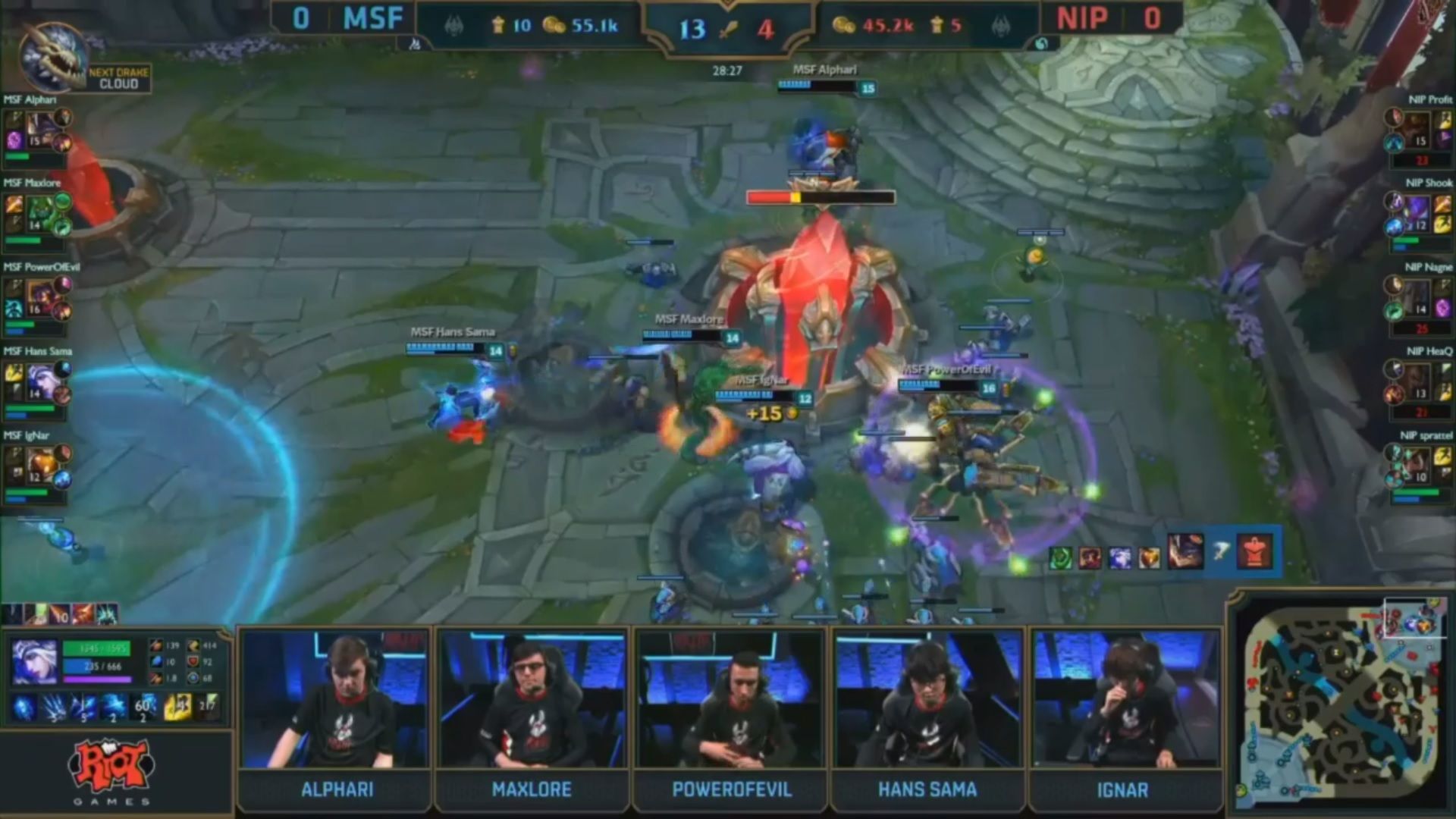Click the minimap
This screenshot has height=819, width=1456.
[x=1340, y=701]
